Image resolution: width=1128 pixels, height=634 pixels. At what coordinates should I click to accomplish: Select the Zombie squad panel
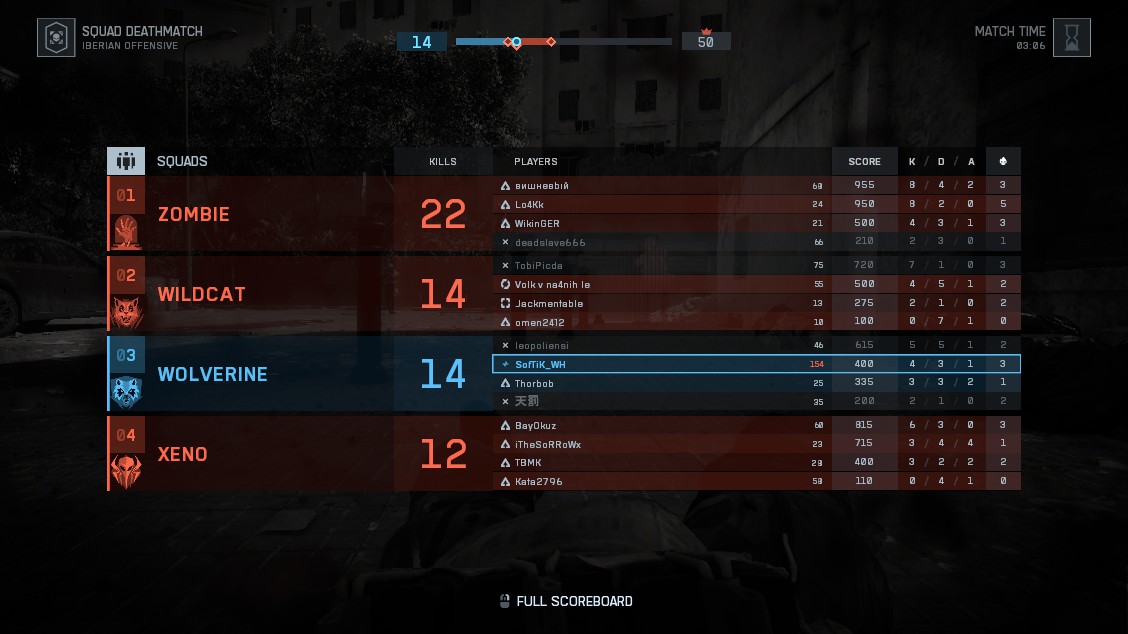point(250,214)
